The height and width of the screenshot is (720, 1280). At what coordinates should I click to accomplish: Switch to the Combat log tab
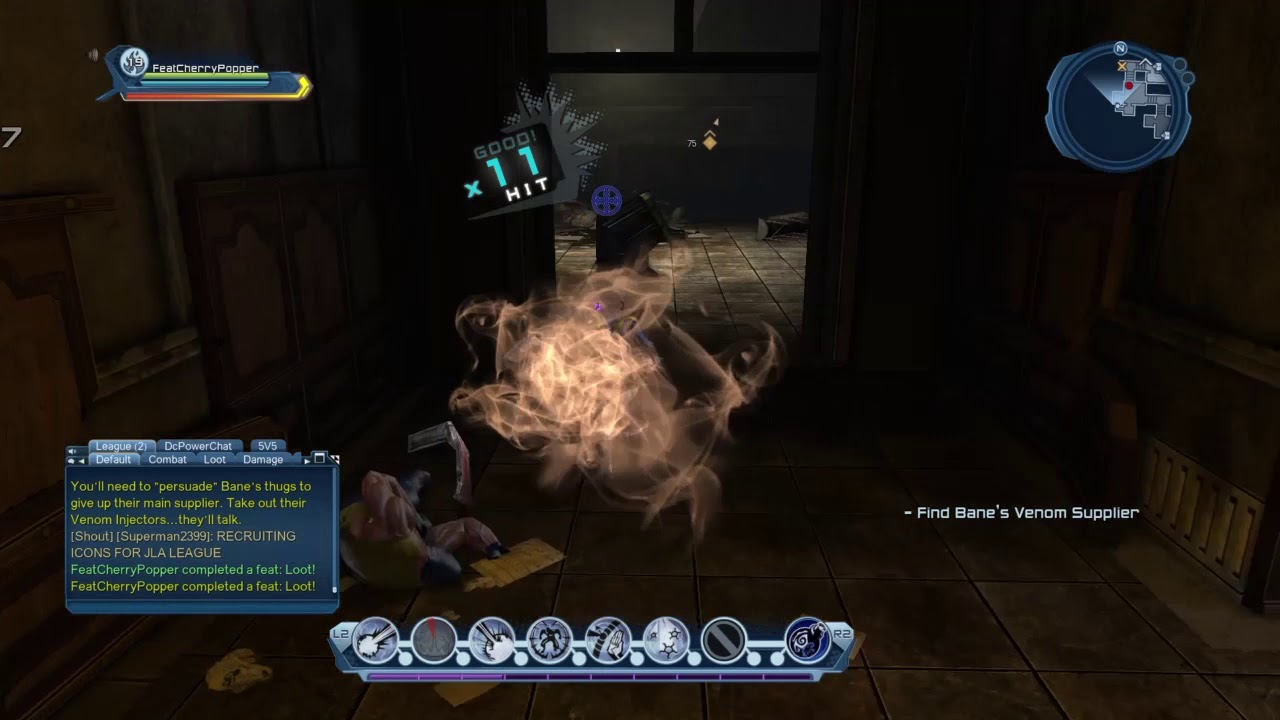point(167,460)
